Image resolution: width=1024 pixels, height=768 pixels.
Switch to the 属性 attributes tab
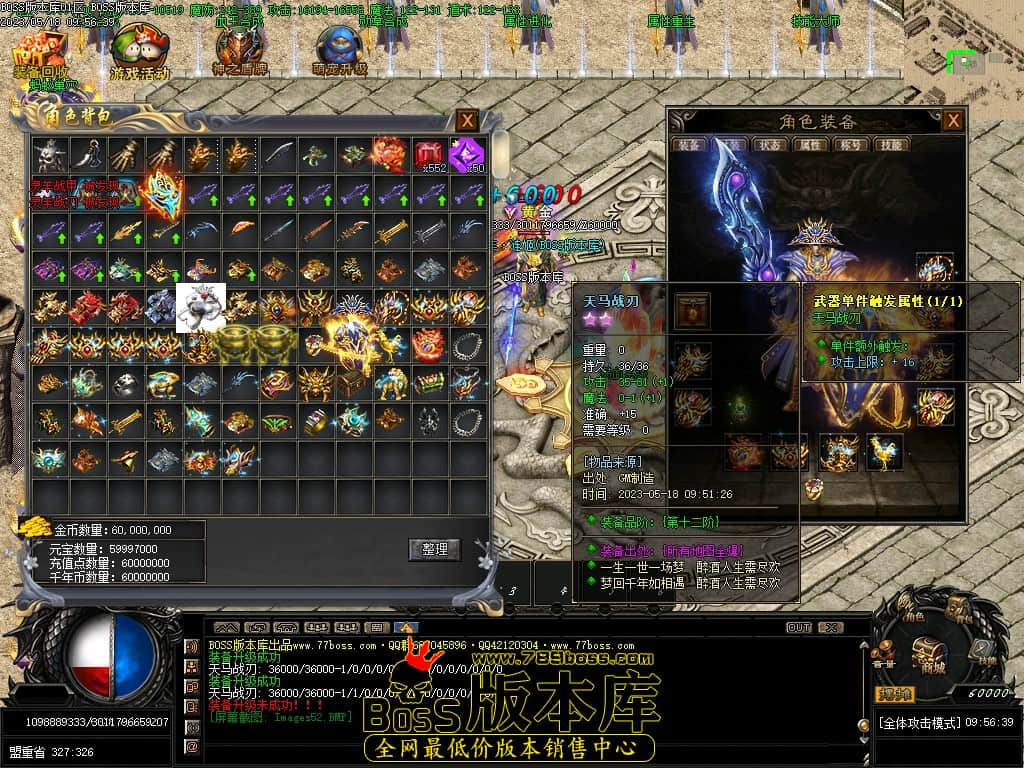click(x=809, y=145)
